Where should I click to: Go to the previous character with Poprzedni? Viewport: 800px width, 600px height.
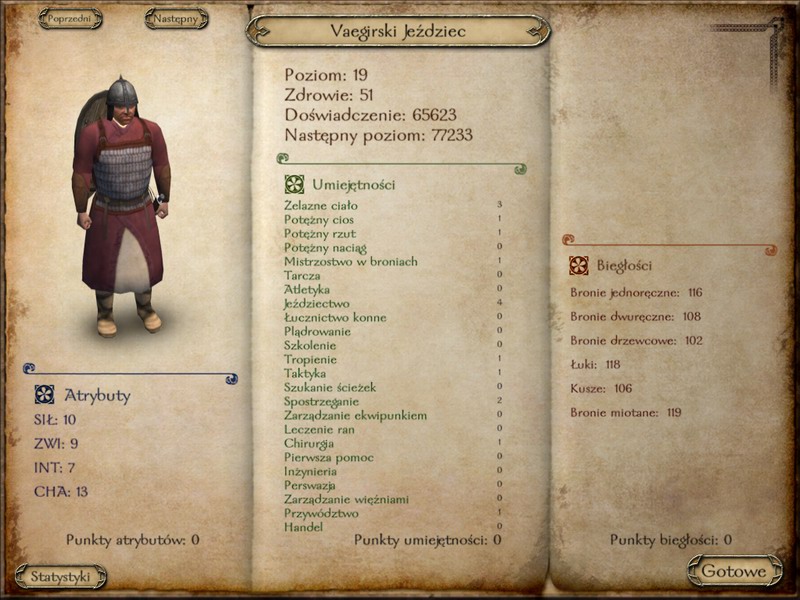(x=70, y=19)
